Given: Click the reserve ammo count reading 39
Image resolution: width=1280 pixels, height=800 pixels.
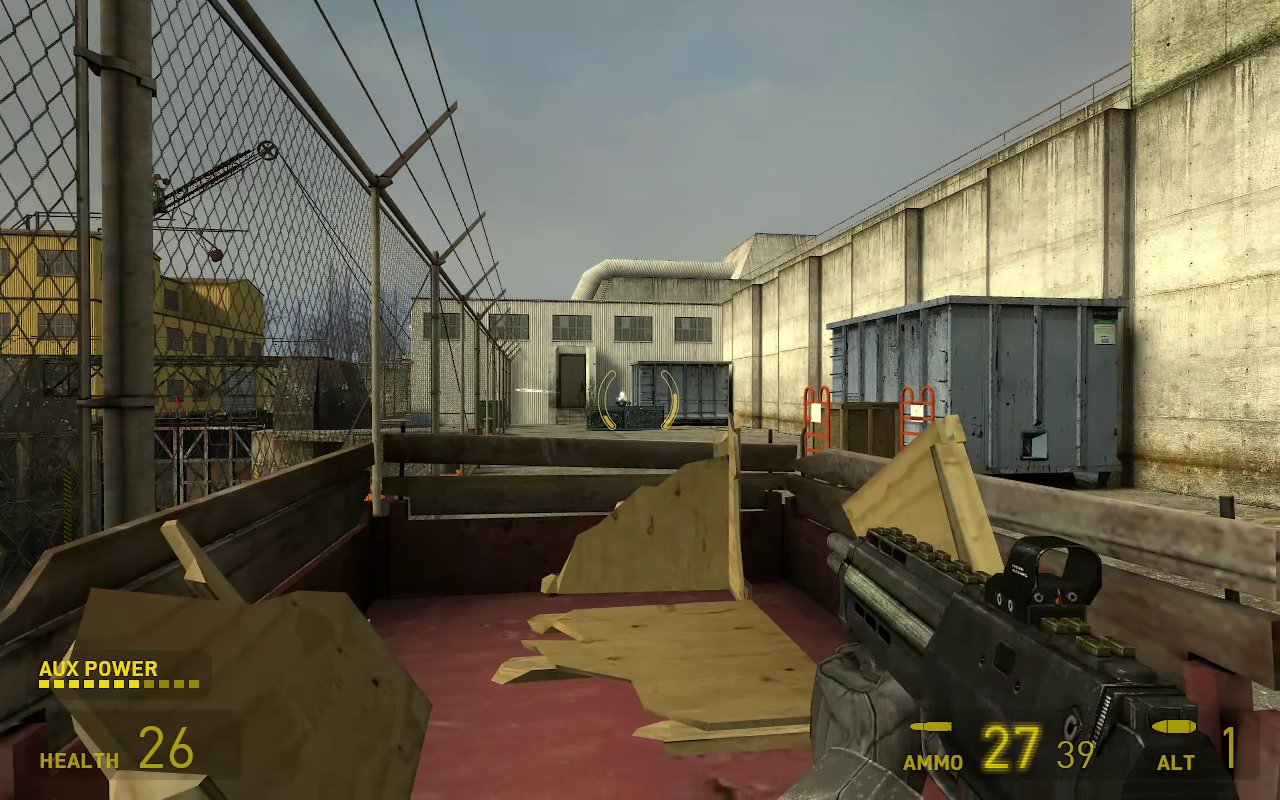Looking at the screenshot, I should (x=1074, y=753).
